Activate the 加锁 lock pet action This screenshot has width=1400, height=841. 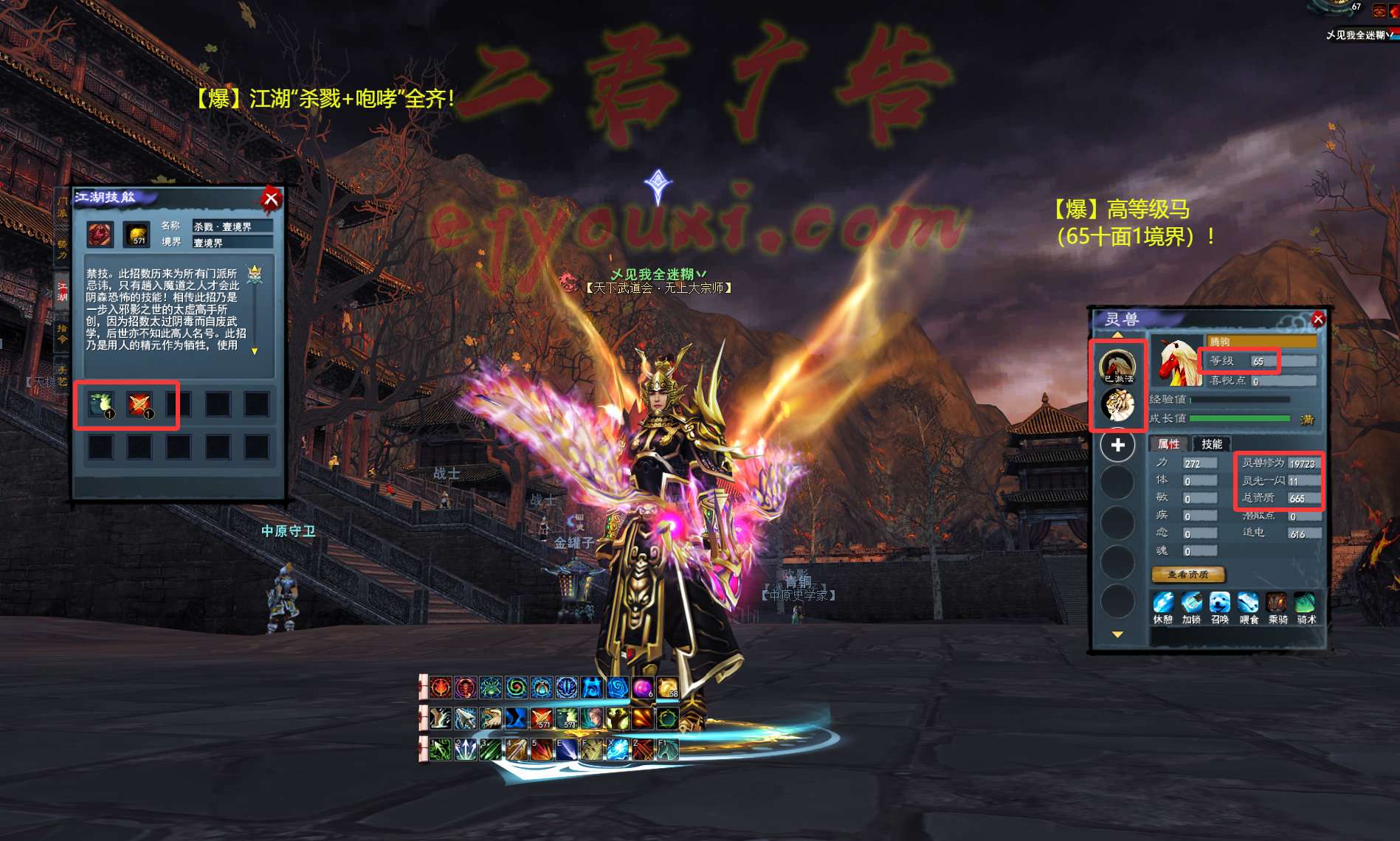pyautogui.click(x=1191, y=604)
